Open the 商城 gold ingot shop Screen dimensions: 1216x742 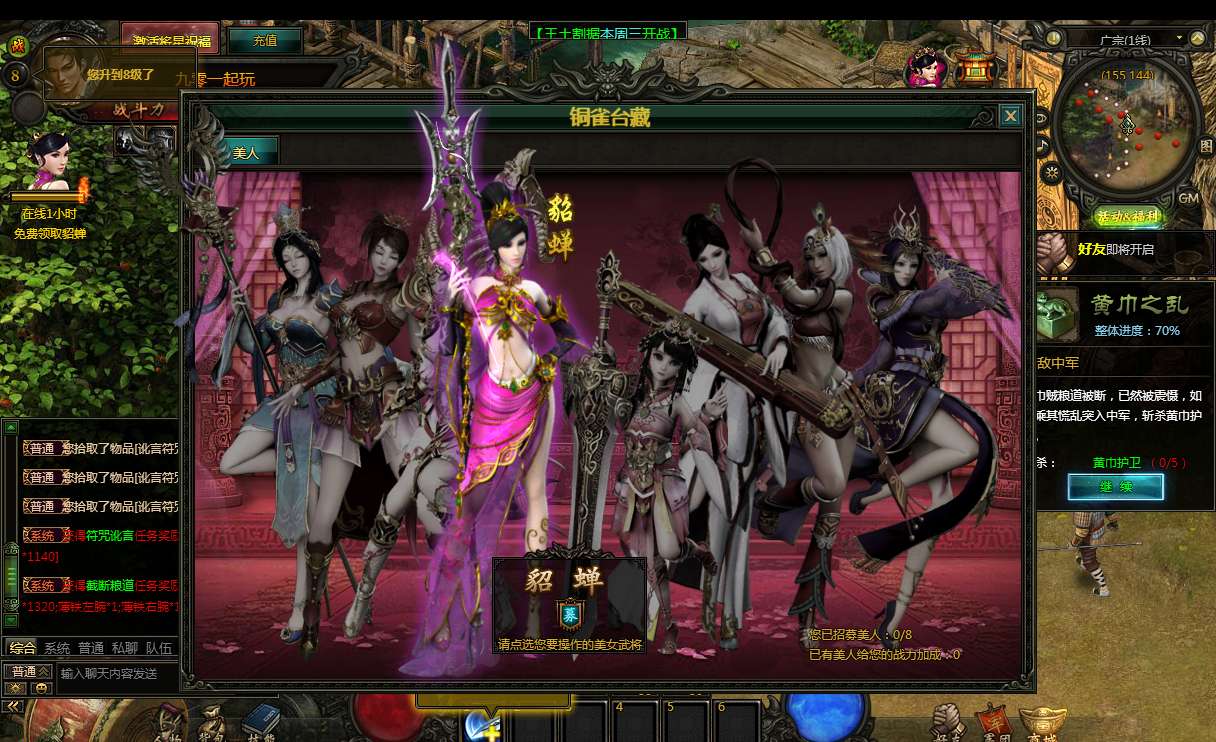(1036, 722)
